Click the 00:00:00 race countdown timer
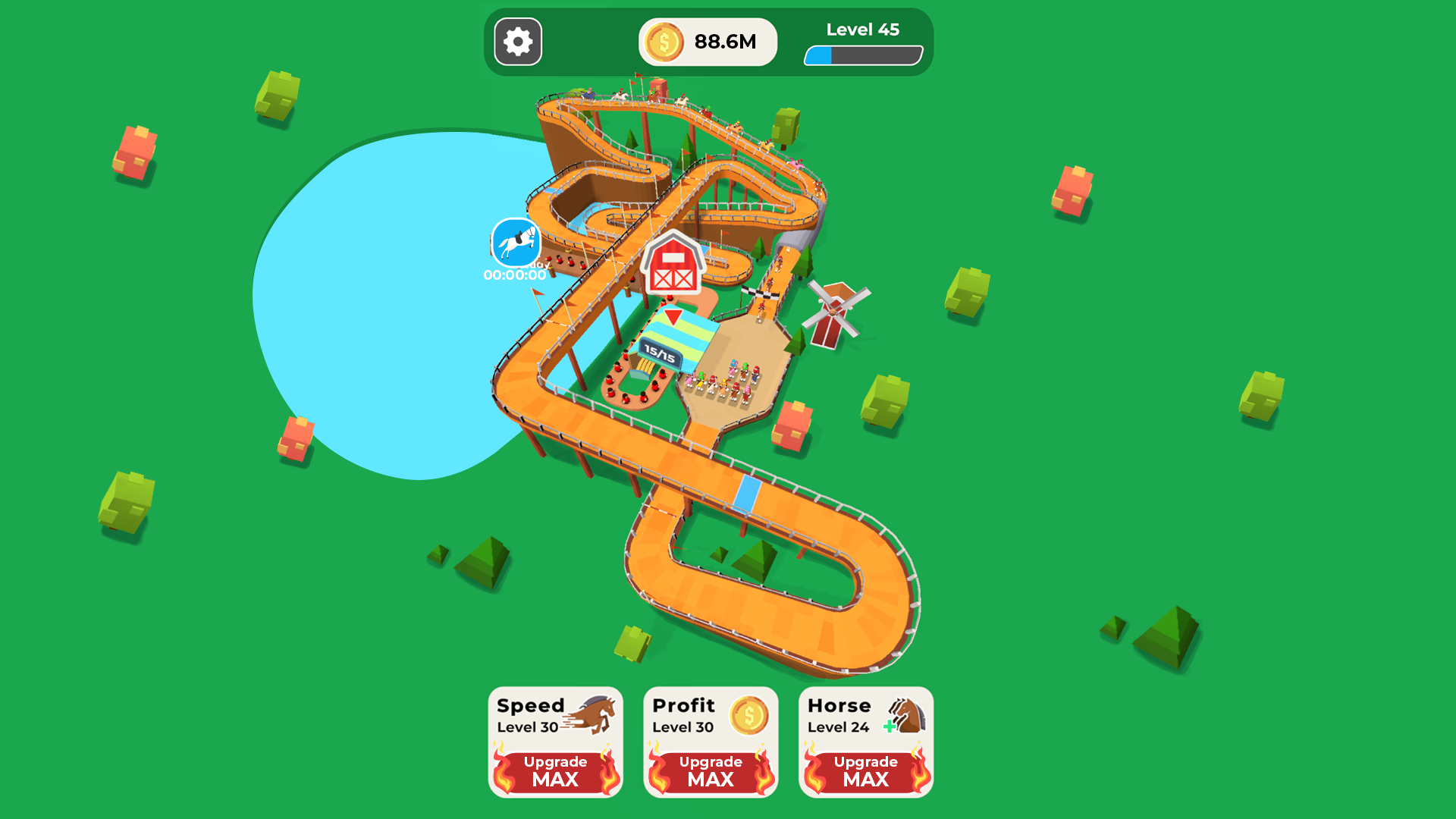 513,276
